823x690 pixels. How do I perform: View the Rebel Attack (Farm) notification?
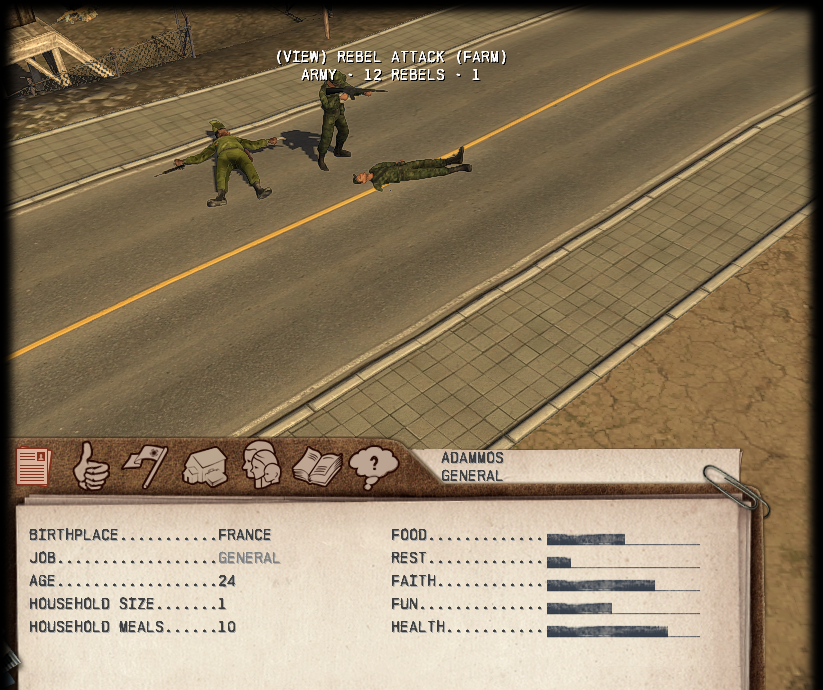pos(391,58)
